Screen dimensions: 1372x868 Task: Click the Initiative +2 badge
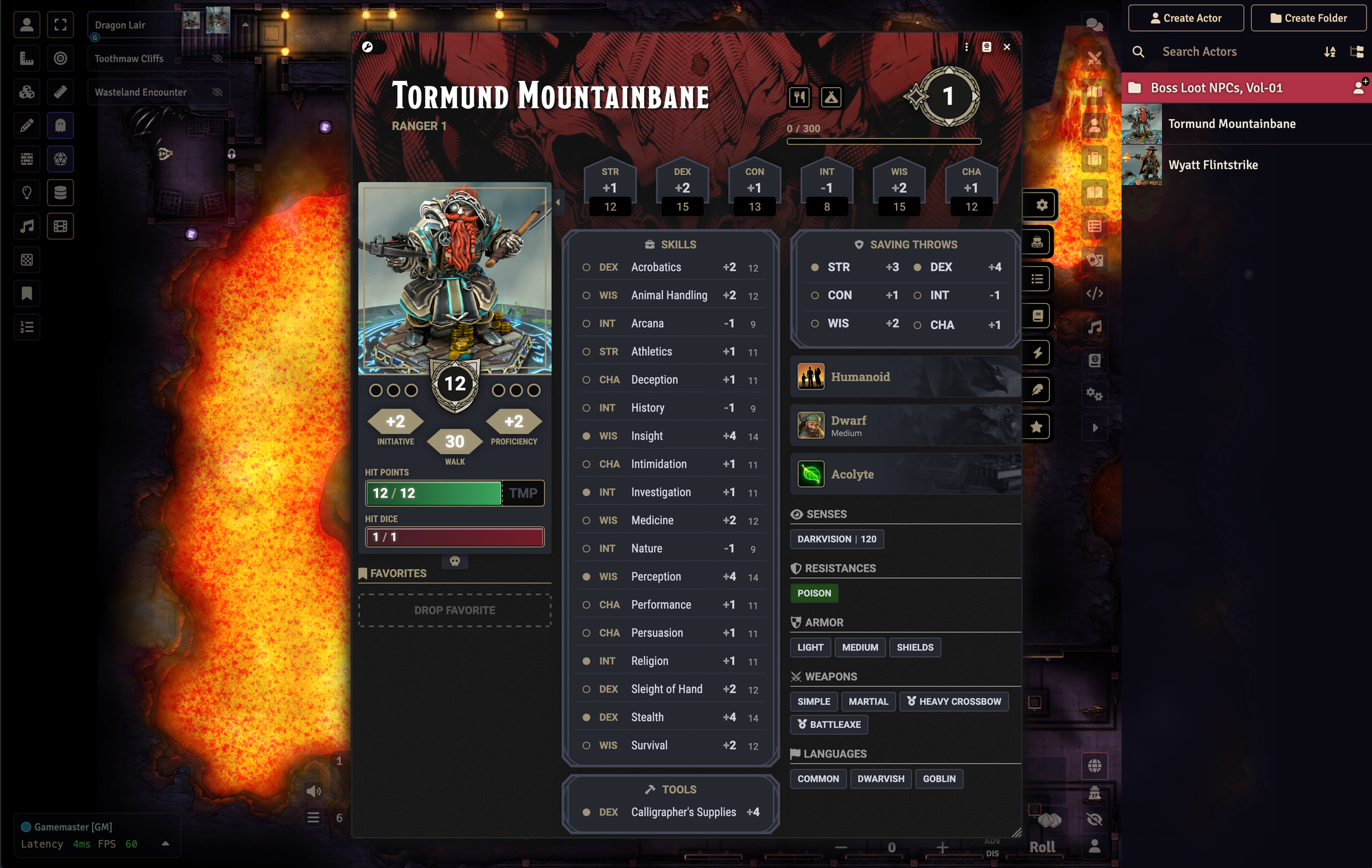(395, 422)
